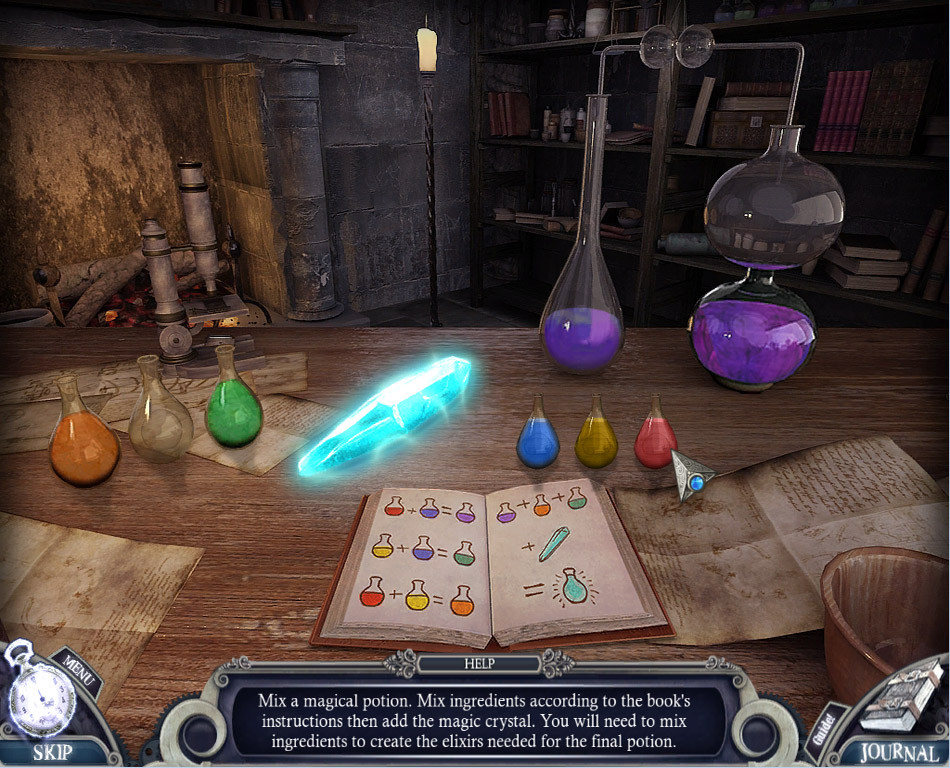
Task: Select the blue potion flask
Action: pos(537,438)
